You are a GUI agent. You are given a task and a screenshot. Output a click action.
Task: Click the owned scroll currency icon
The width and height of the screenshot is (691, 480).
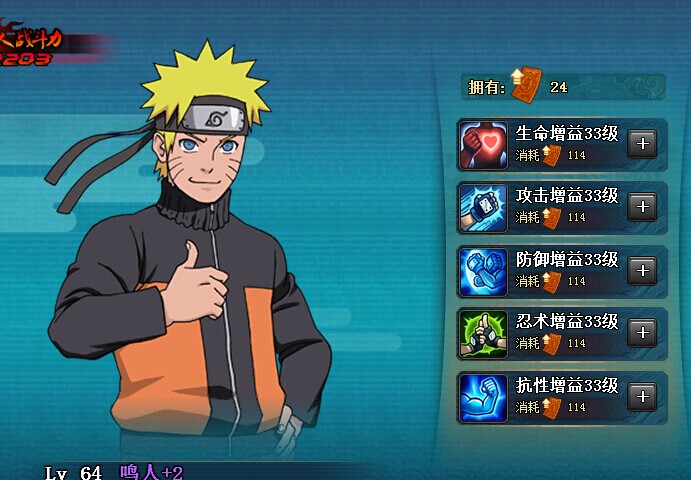524,87
